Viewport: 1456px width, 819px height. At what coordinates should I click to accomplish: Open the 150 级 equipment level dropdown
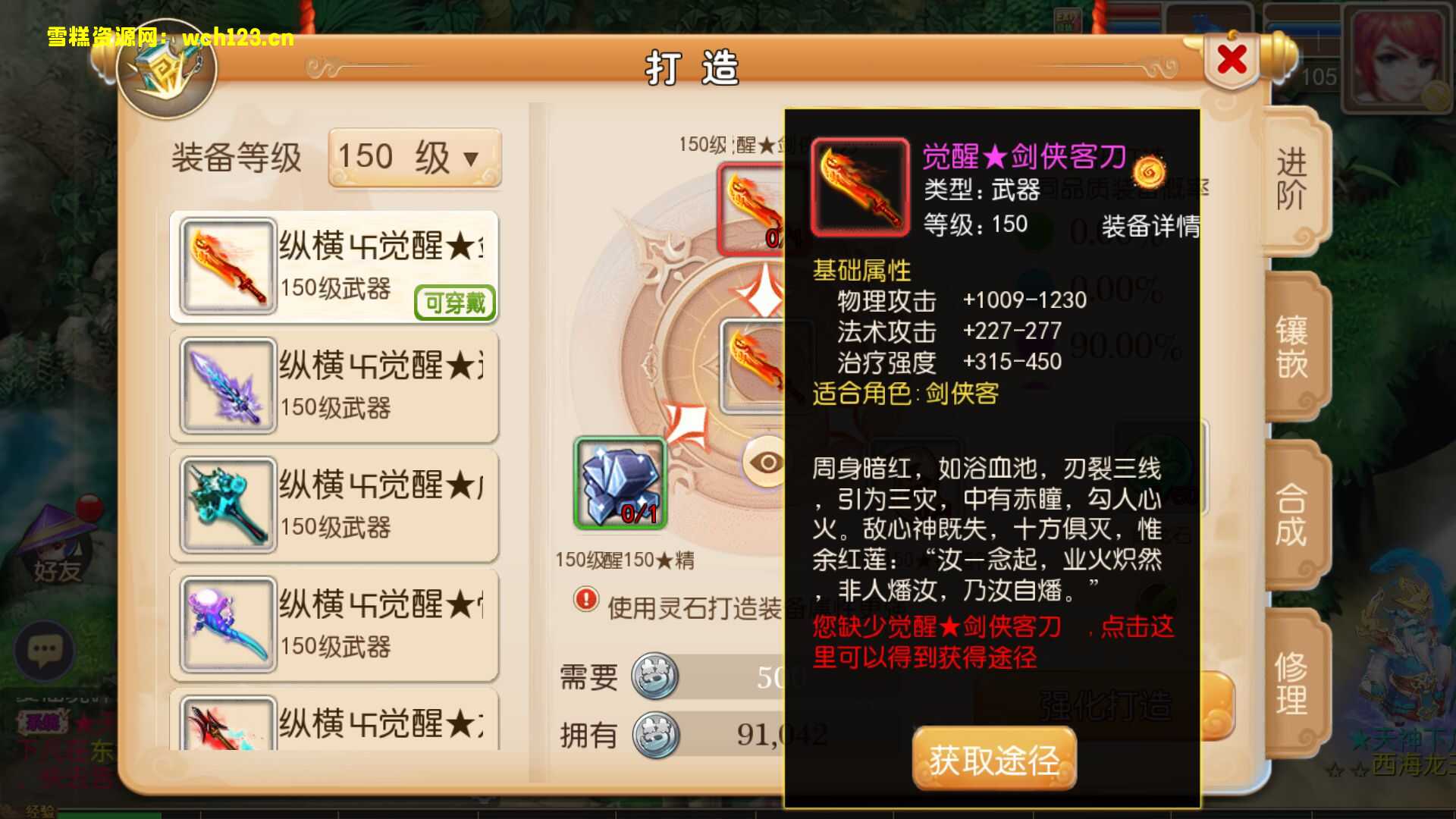[x=414, y=155]
